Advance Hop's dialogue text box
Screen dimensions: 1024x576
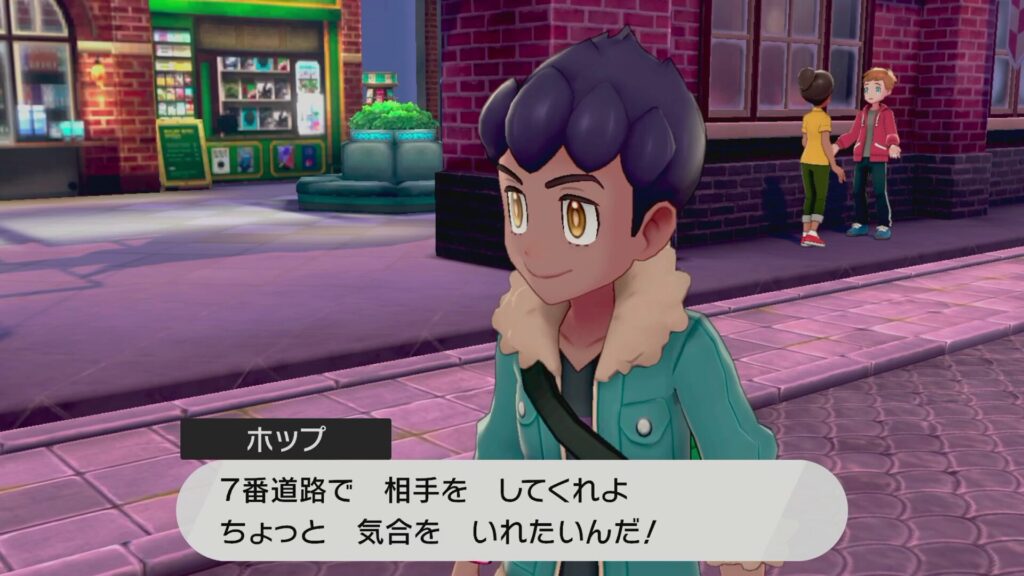click(x=511, y=510)
